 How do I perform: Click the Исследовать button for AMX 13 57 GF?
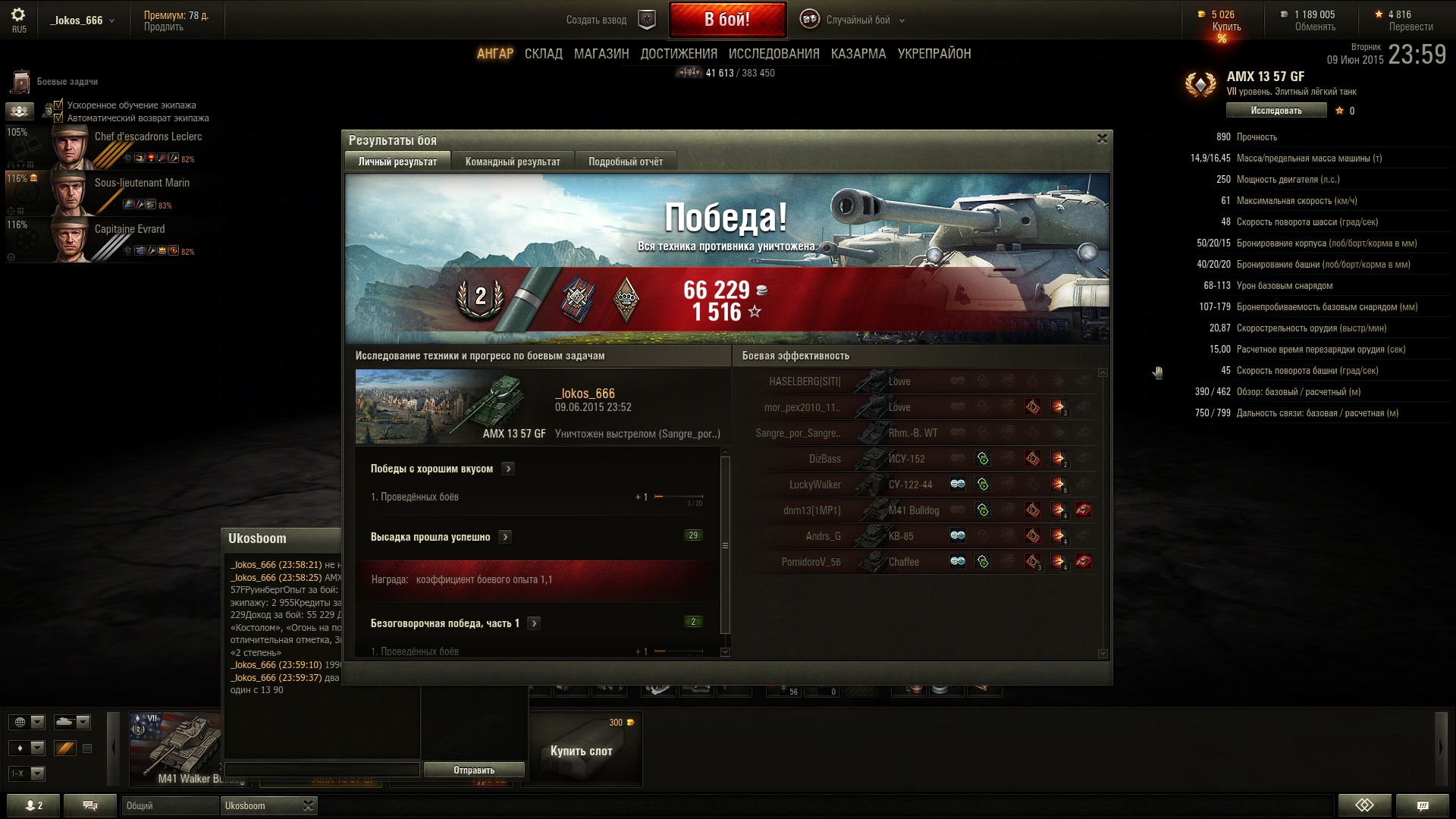(1276, 111)
